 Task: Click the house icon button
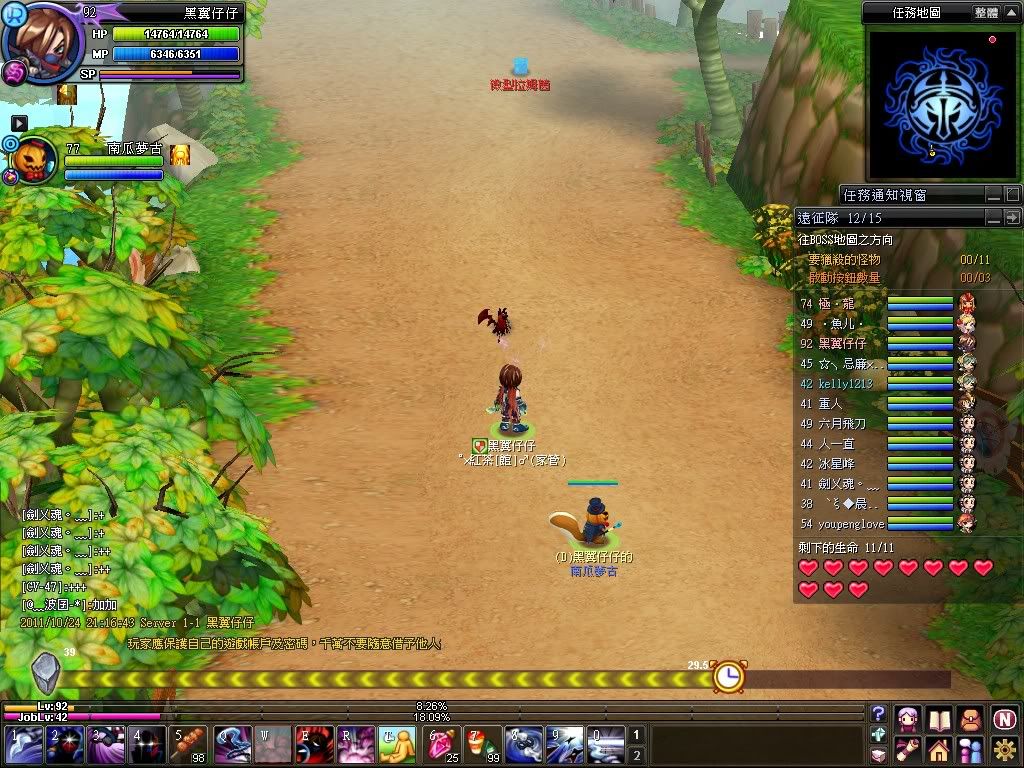tap(938, 749)
